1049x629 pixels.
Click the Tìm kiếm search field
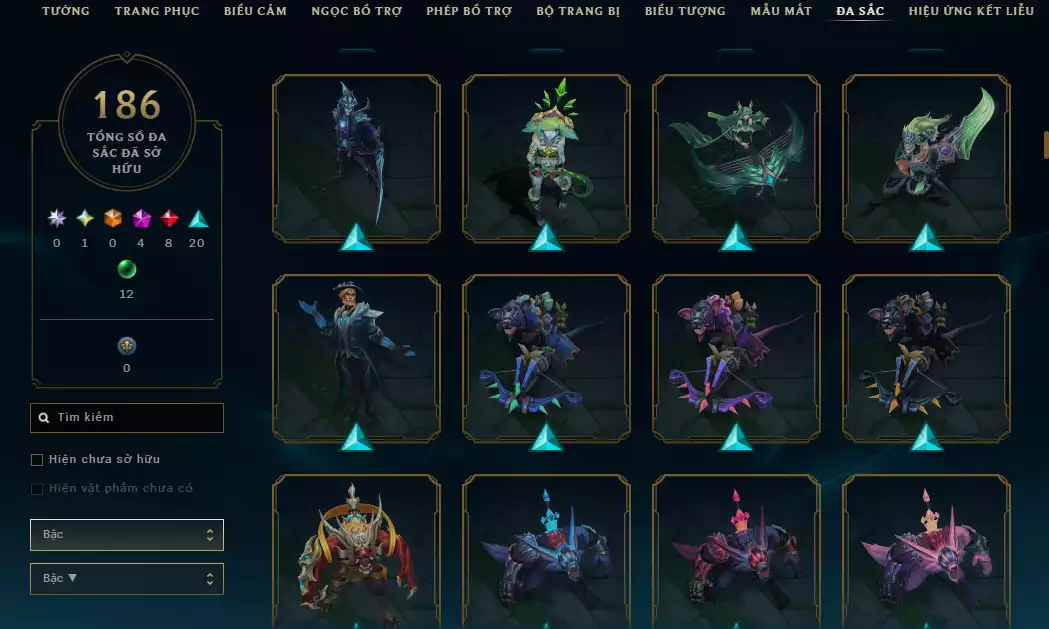(x=127, y=418)
